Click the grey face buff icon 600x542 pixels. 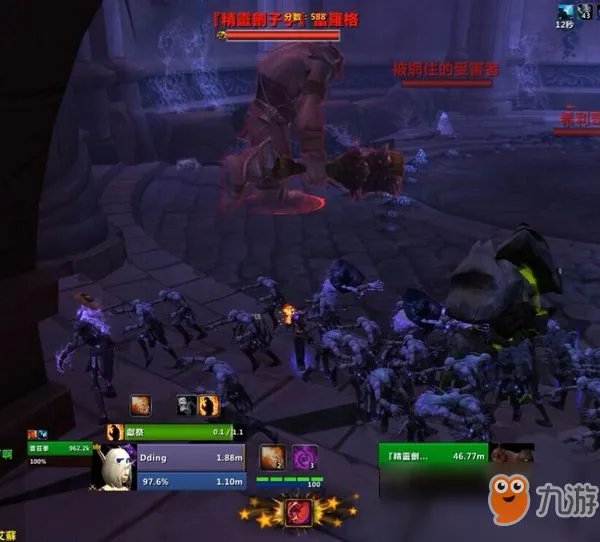187,405
